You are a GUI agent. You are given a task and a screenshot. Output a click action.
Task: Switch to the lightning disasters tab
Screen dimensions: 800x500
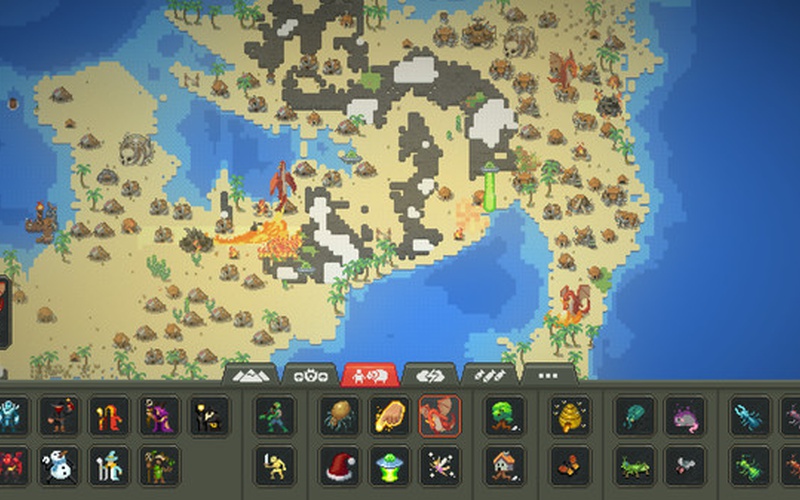tap(429, 375)
